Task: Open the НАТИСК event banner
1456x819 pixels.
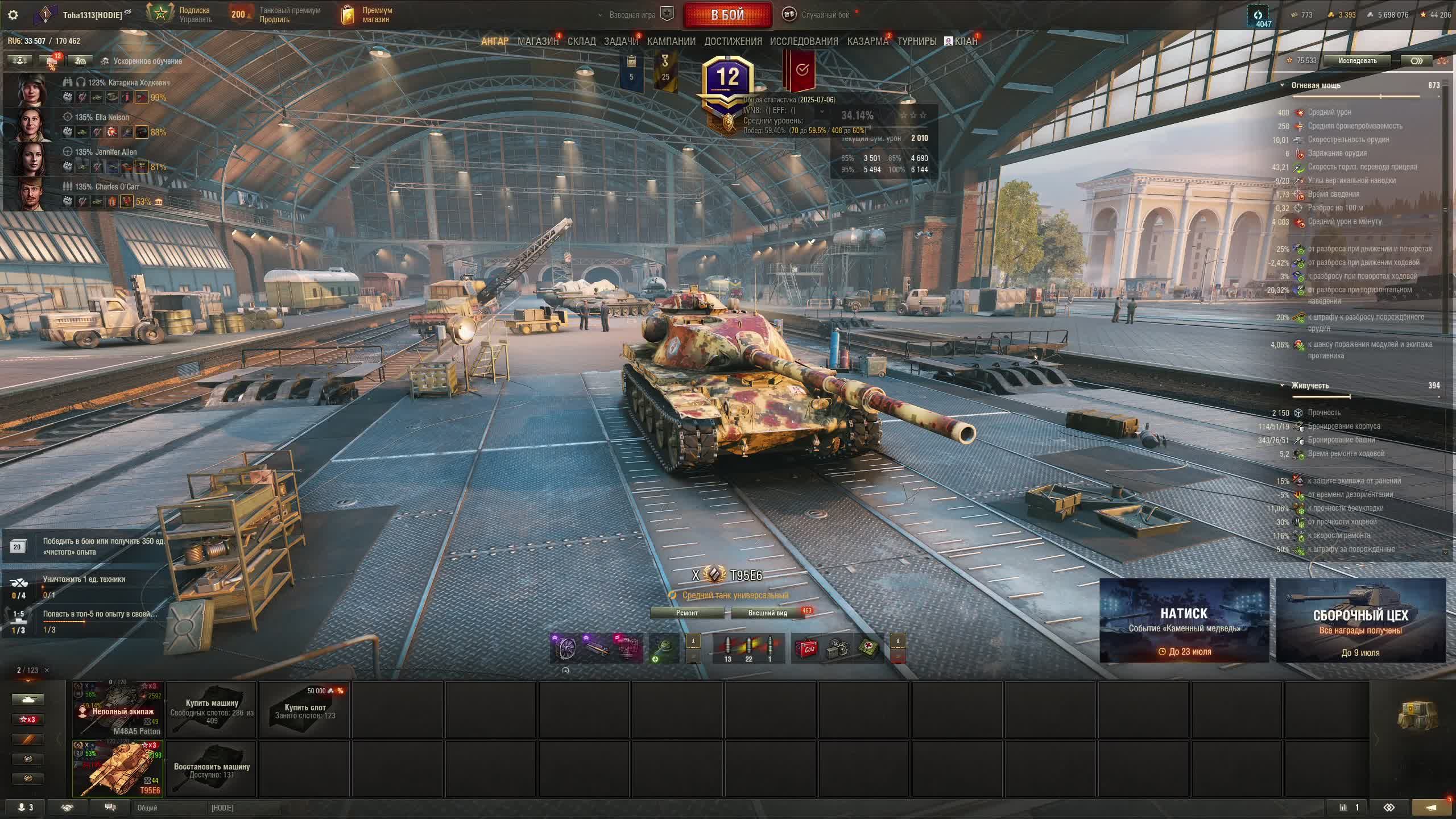Action: pos(1184,621)
